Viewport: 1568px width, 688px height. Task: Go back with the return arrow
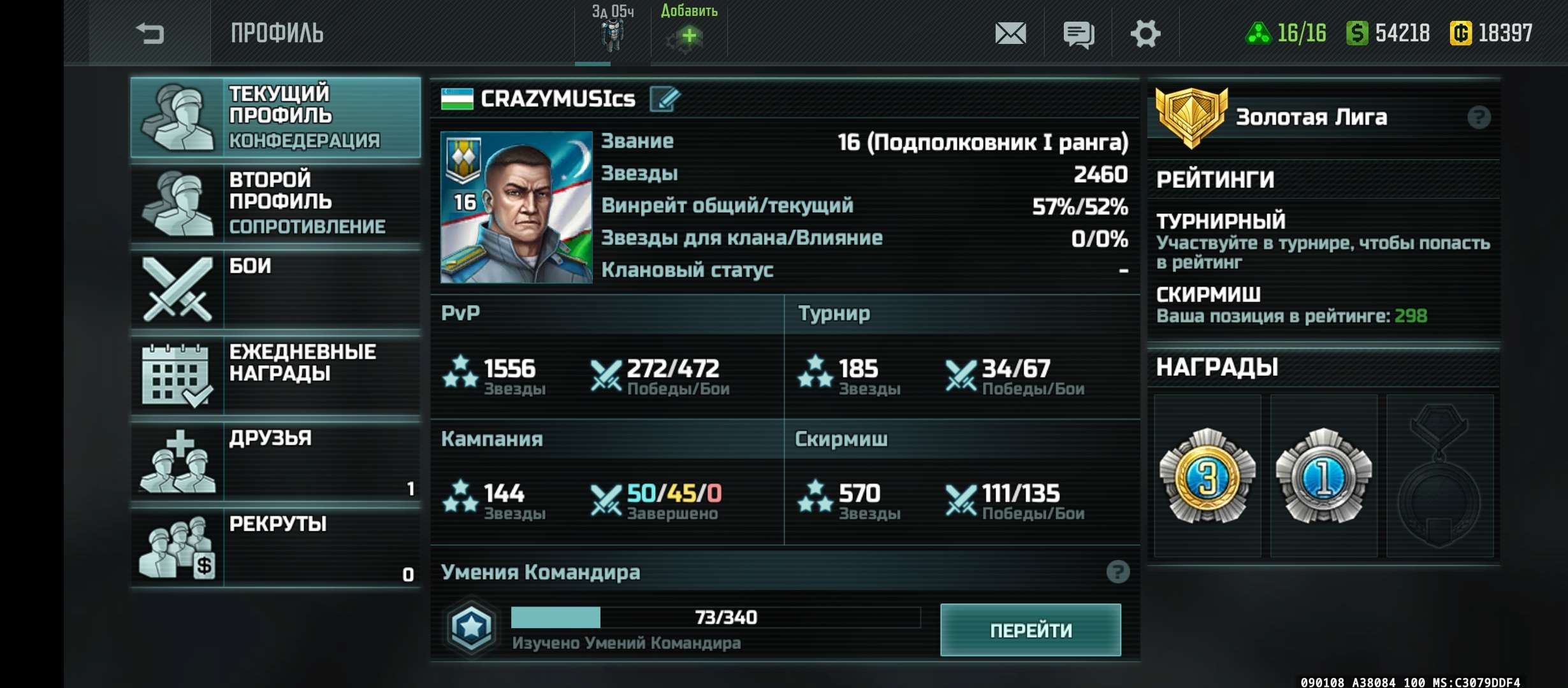click(x=150, y=33)
